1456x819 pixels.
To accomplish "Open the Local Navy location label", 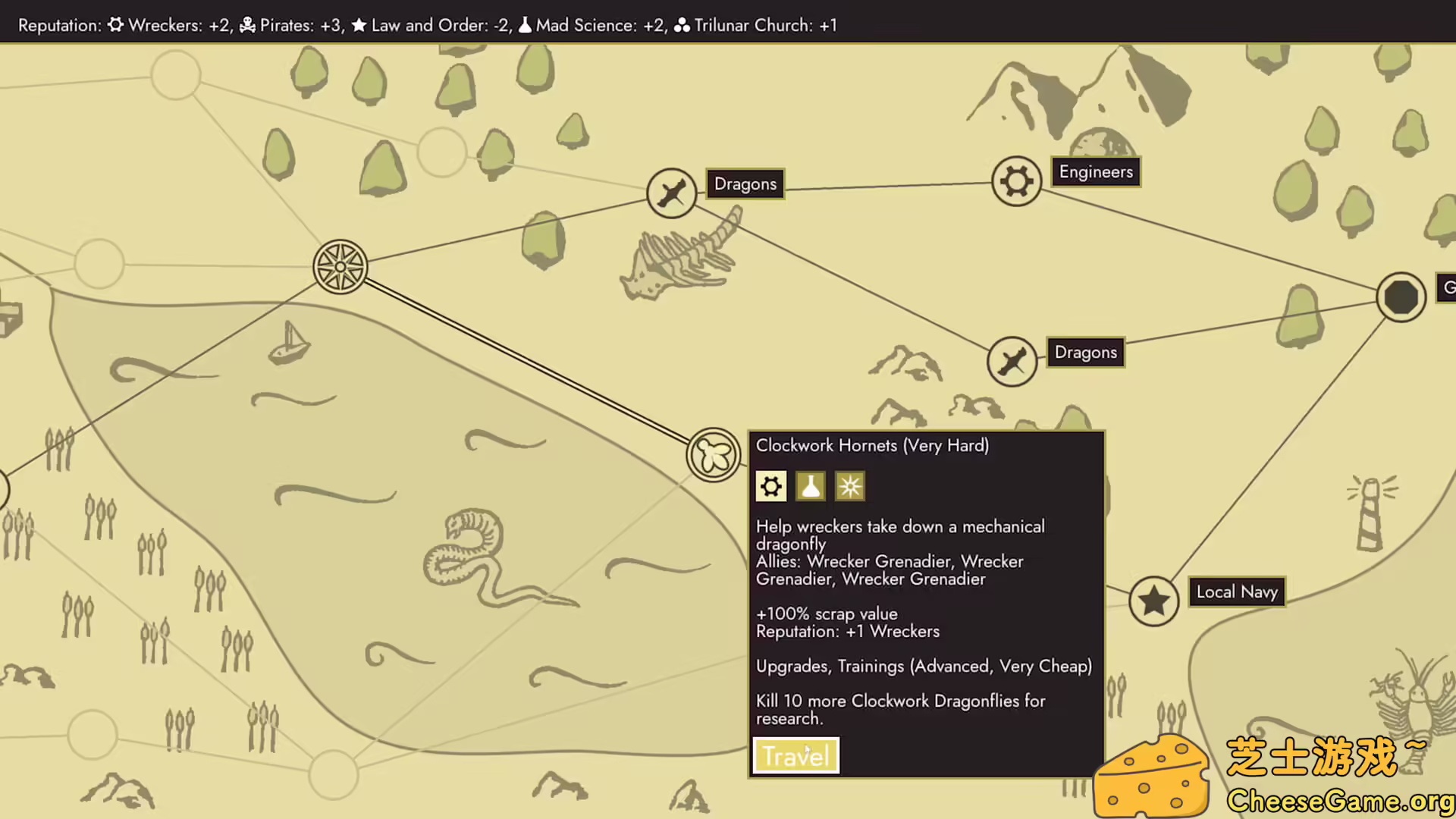I will [1237, 591].
